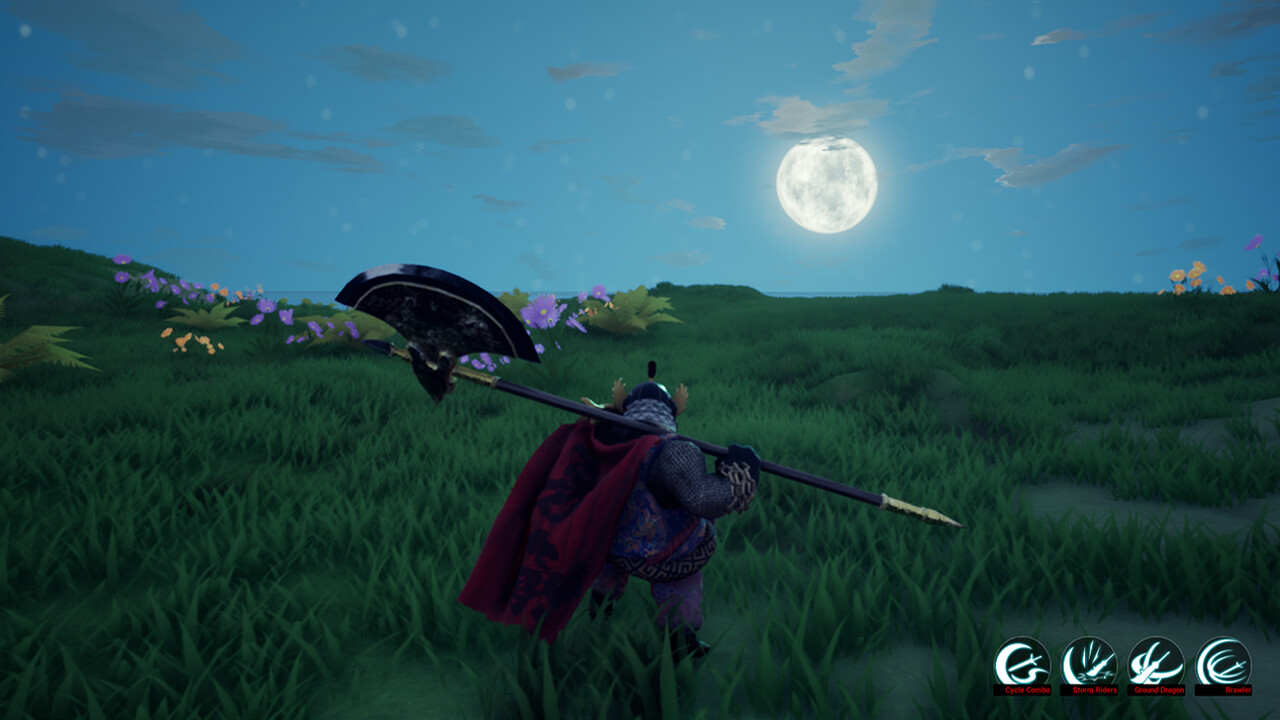
Task: Use the Storm Riders ability
Action: 1089,662
